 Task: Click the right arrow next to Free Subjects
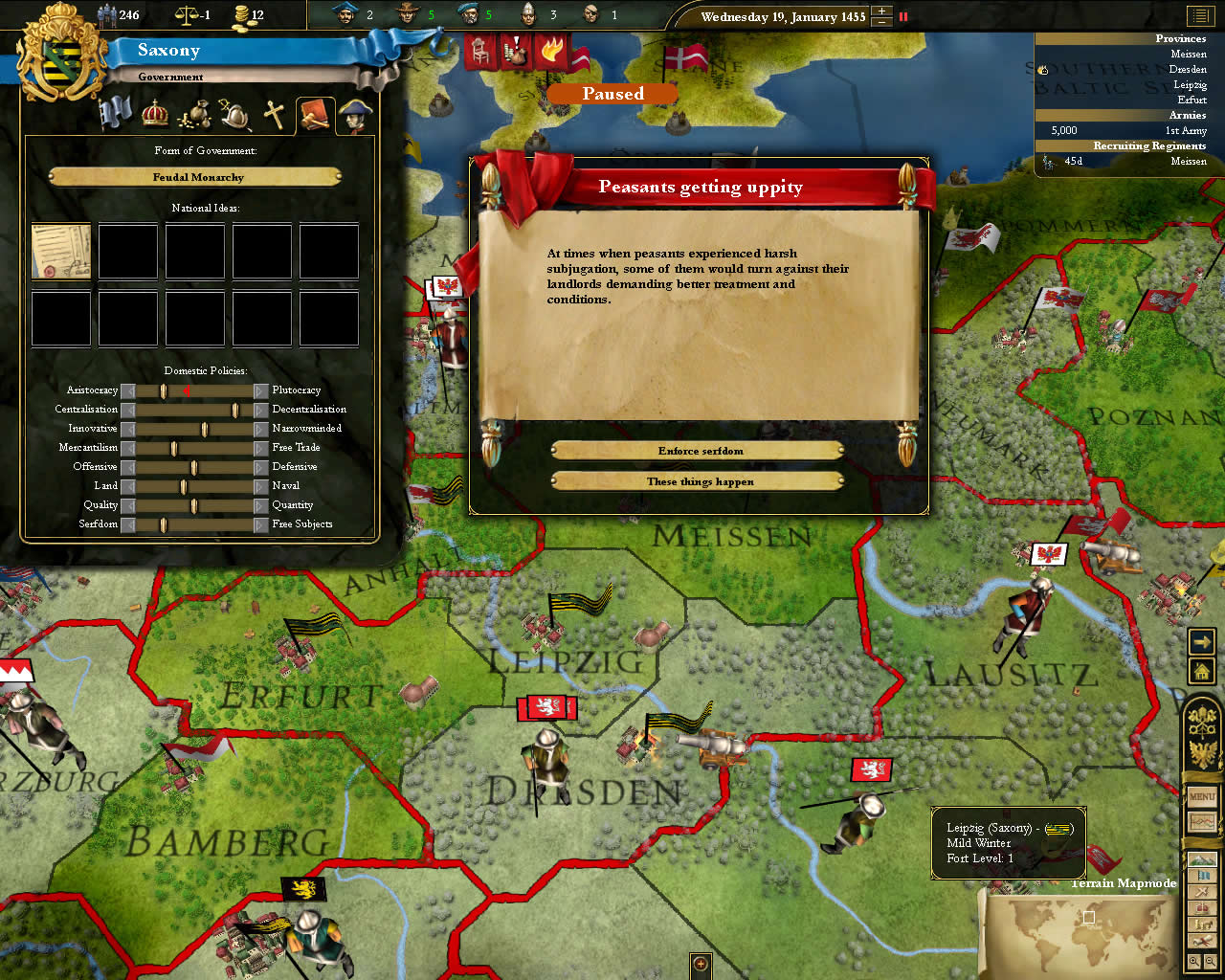pyautogui.click(x=260, y=524)
